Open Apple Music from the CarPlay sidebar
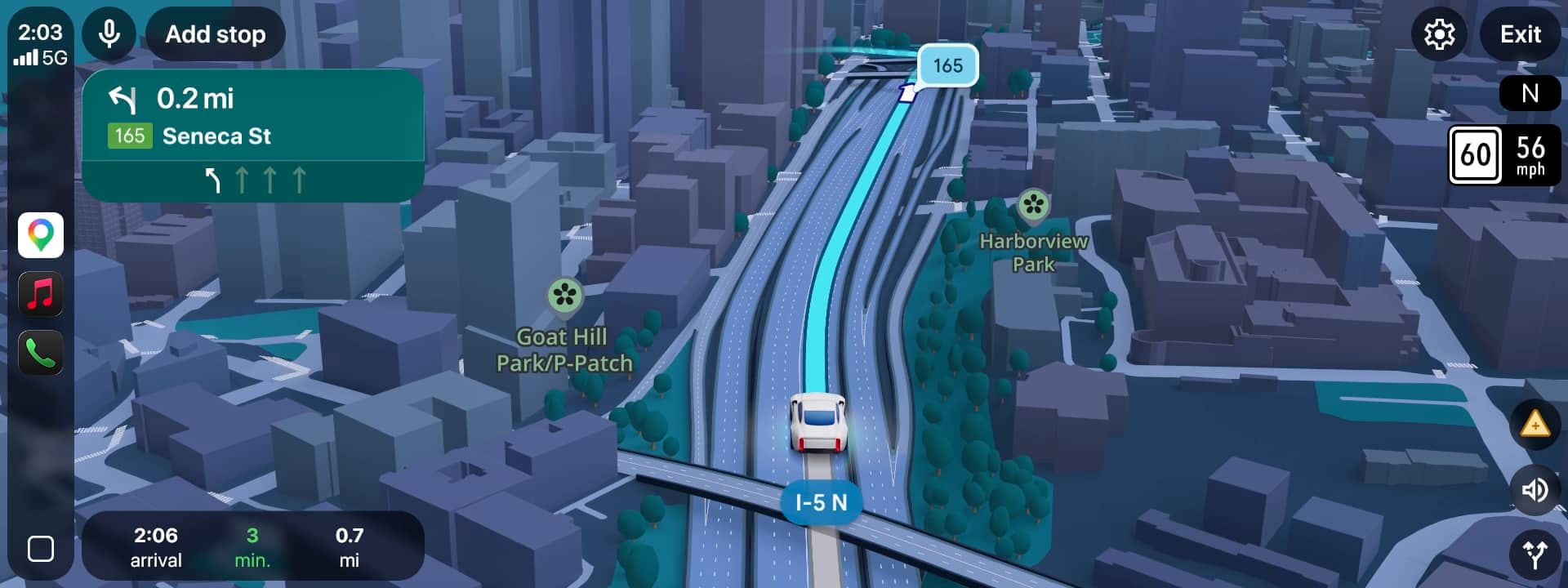 41,294
